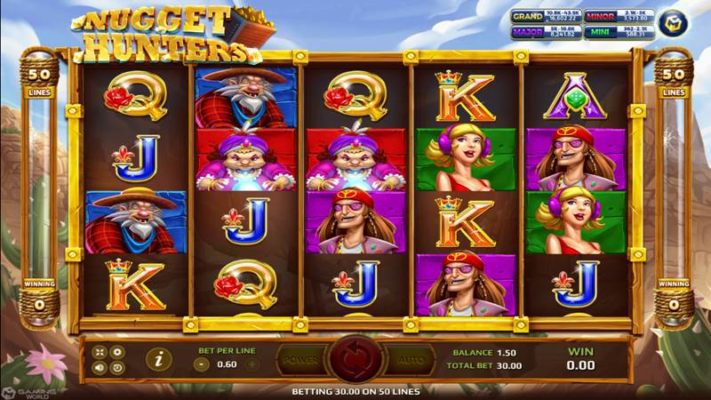Decrease bet per line with minus
This screenshot has height=400, width=711.
[203, 364]
